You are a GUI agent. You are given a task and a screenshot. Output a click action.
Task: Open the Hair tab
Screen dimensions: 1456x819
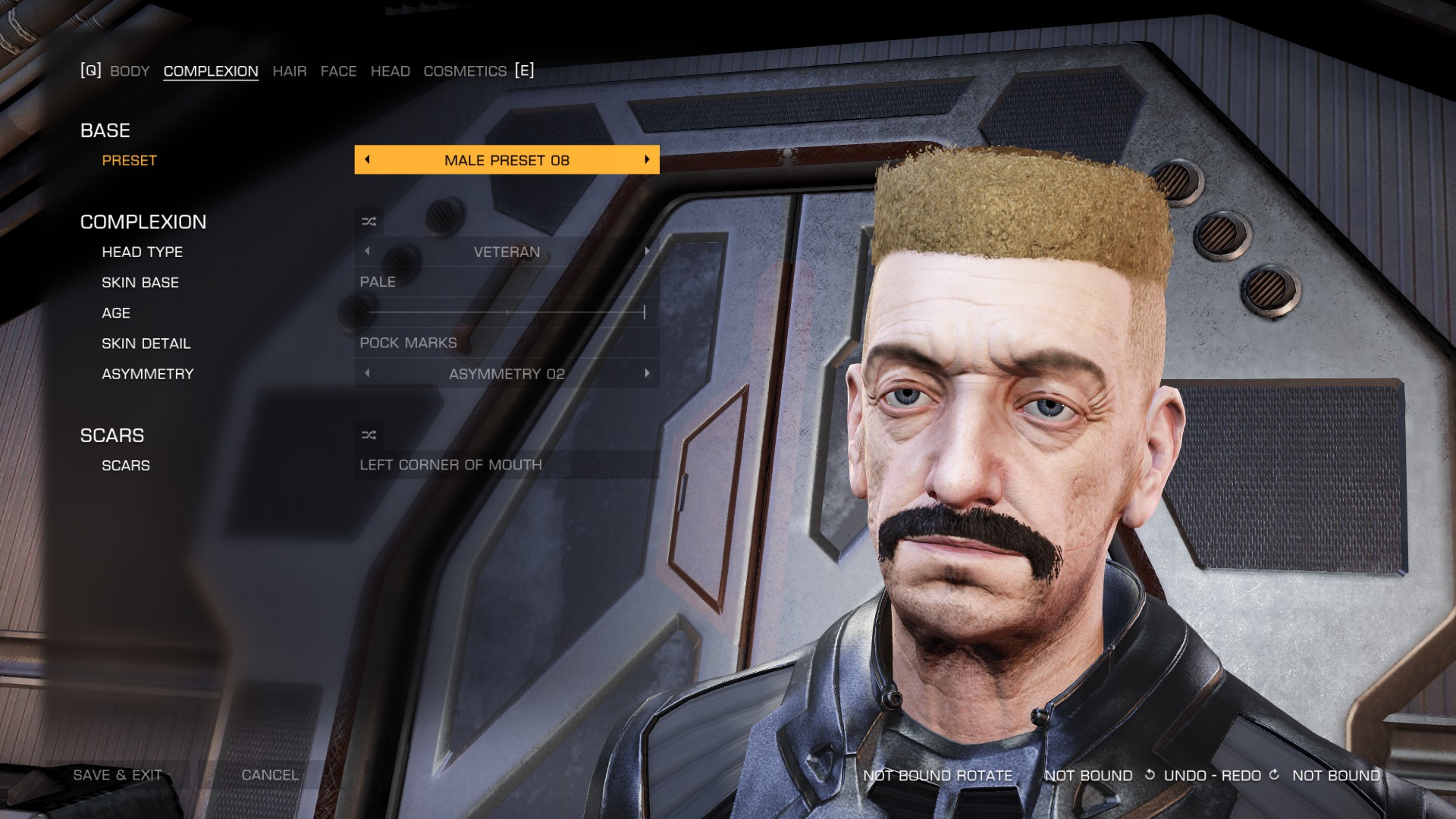pyautogui.click(x=290, y=71)
